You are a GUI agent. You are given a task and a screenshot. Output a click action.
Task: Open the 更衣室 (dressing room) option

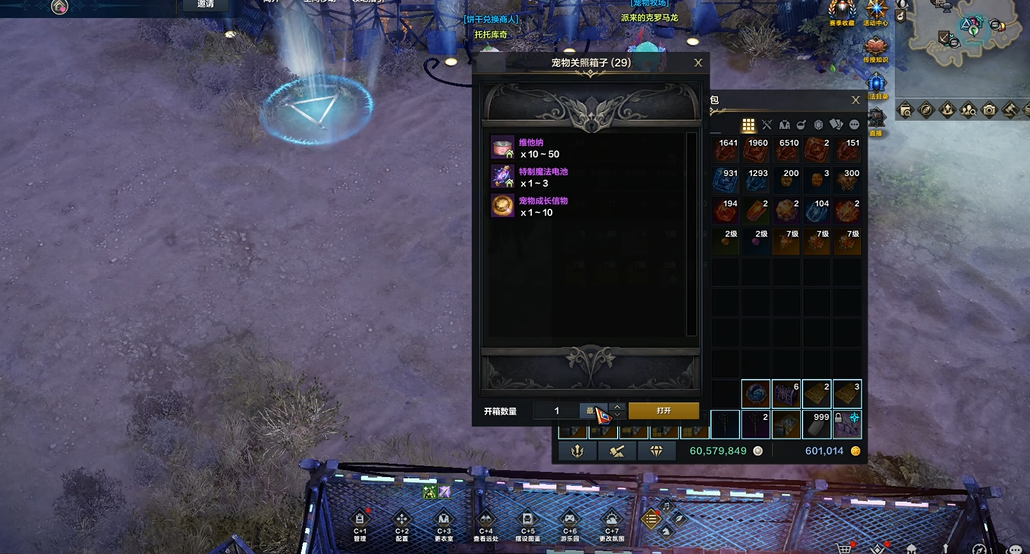coord(443,520)
